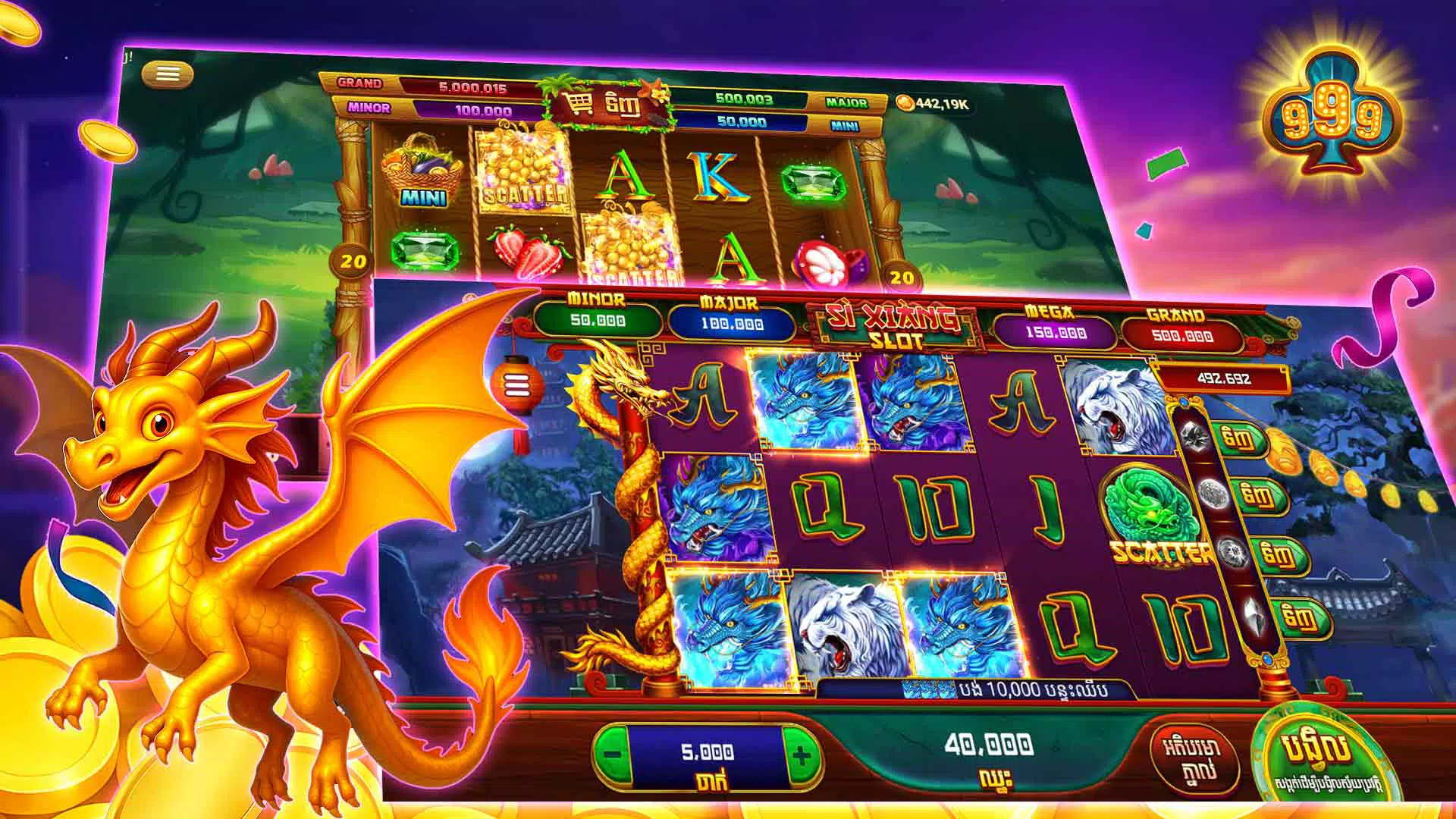Buy the pointed silver crystal item
Viewport: 1456px width, 819px height.
click(x=1304, y=617)
